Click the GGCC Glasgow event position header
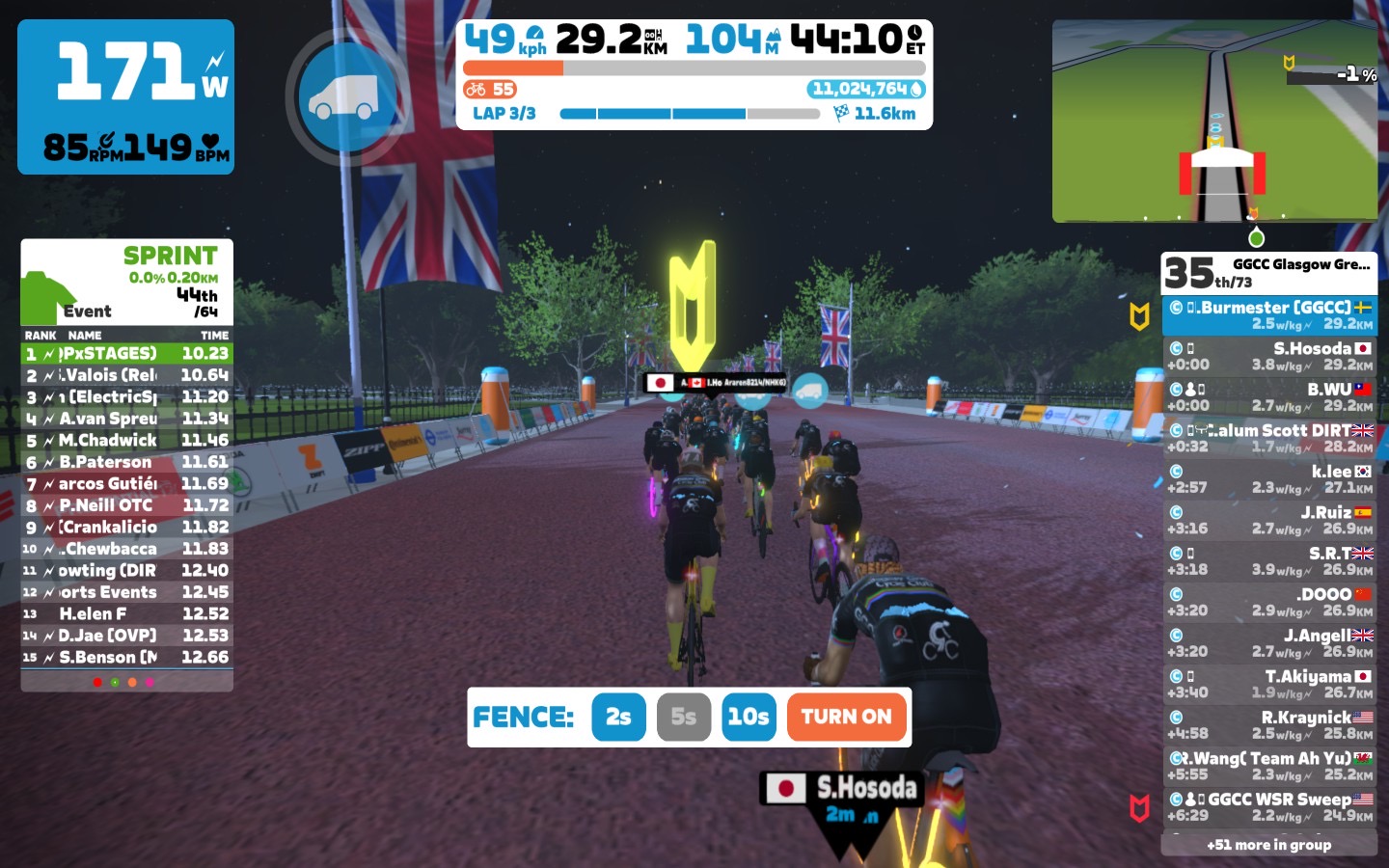The height and width of the screenshot is (868, 1389). coord(1268,273)
